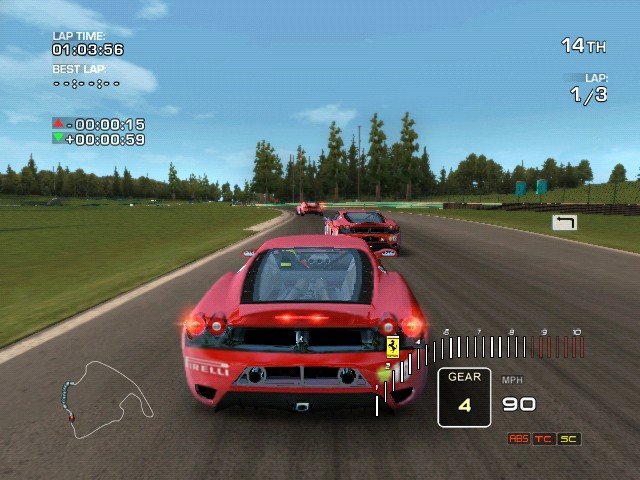640x480 pixels.
Task: Click the track layout minimap
Action: [106, 396]
